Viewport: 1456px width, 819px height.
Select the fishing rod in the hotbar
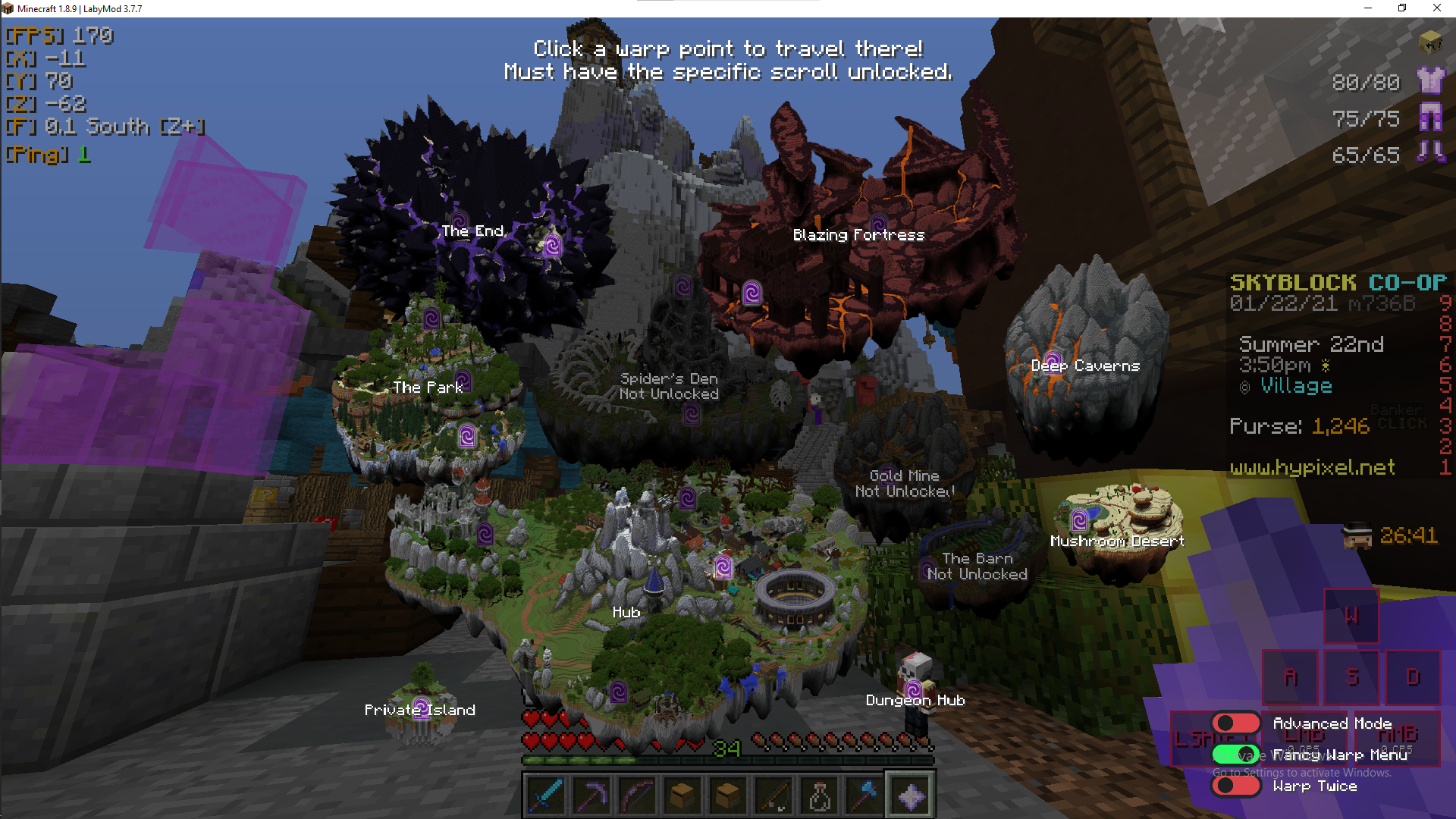click(773, 793)
